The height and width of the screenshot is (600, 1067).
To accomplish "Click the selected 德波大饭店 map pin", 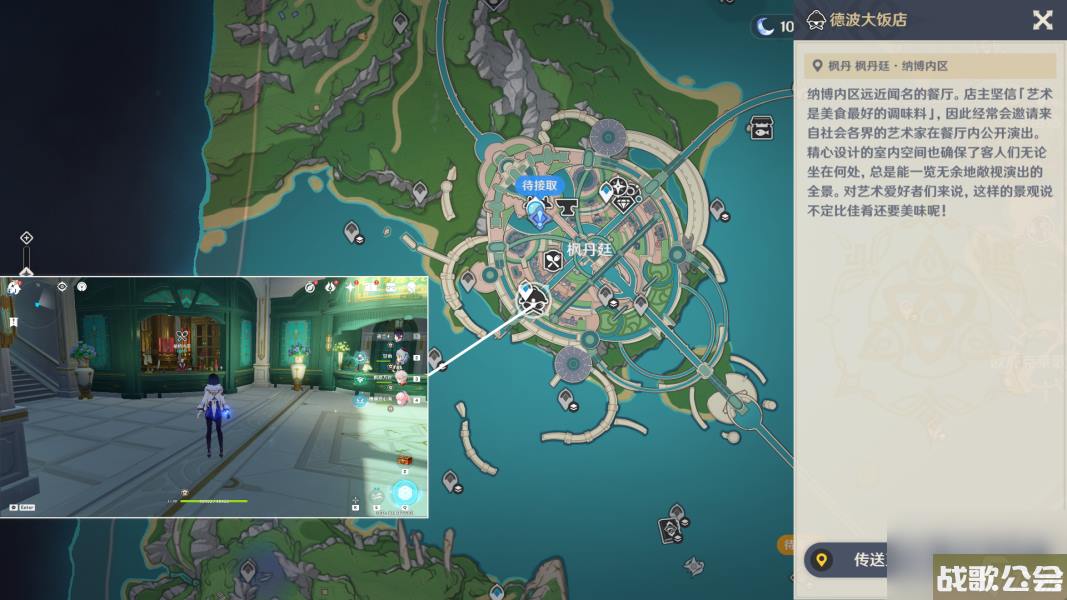I will click(534, 297).
